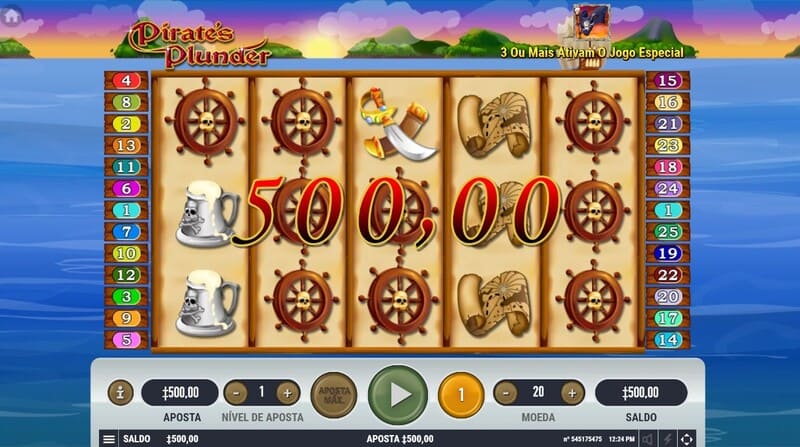Click the orange autoplay coin button

pyautogui.click(x=461, y=393)
